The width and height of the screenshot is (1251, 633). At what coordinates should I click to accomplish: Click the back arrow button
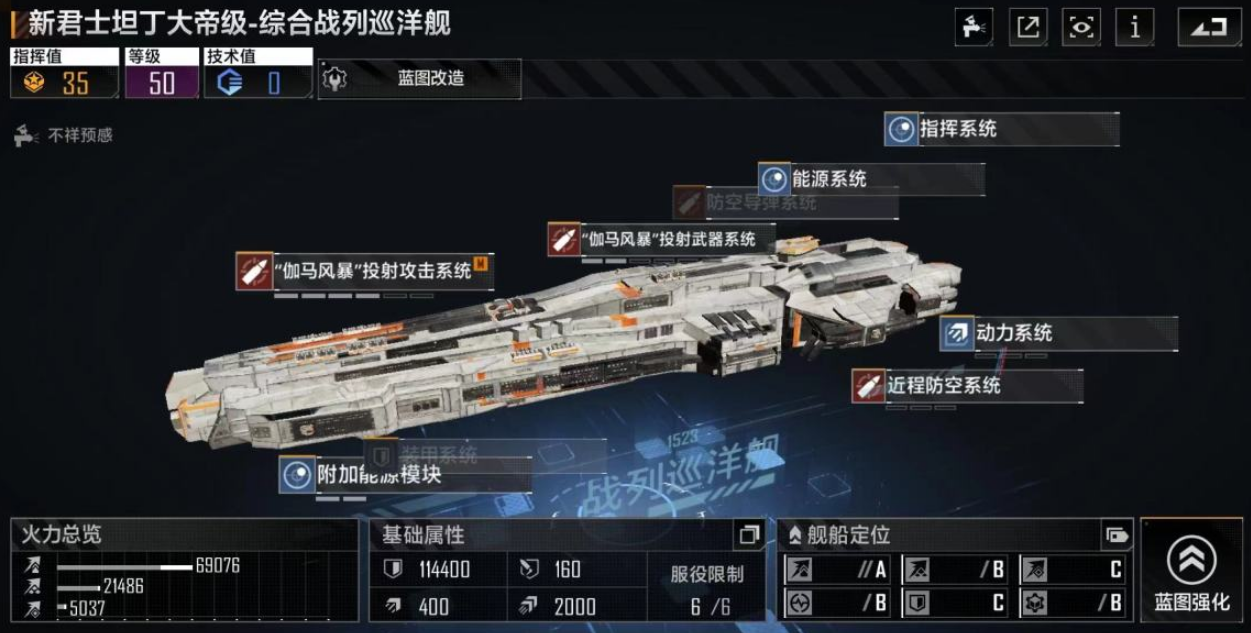pos(1209,27)
